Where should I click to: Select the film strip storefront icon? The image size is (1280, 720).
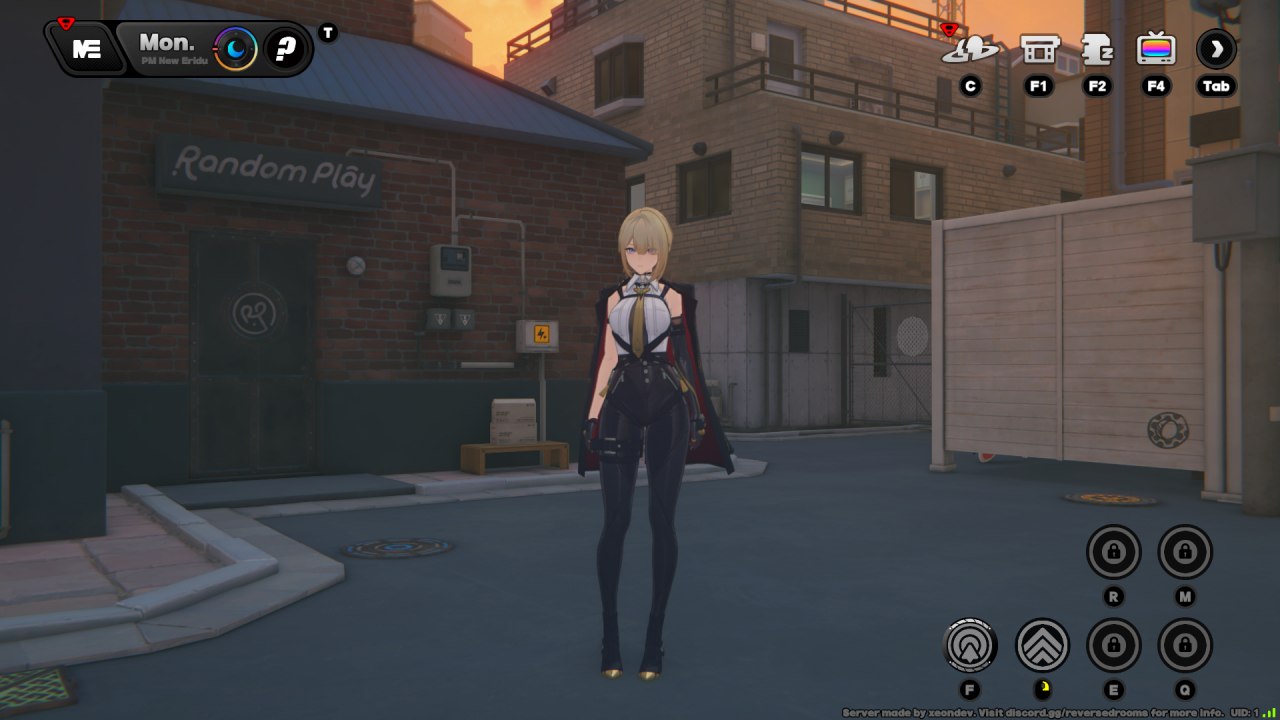click(1039, 49)
